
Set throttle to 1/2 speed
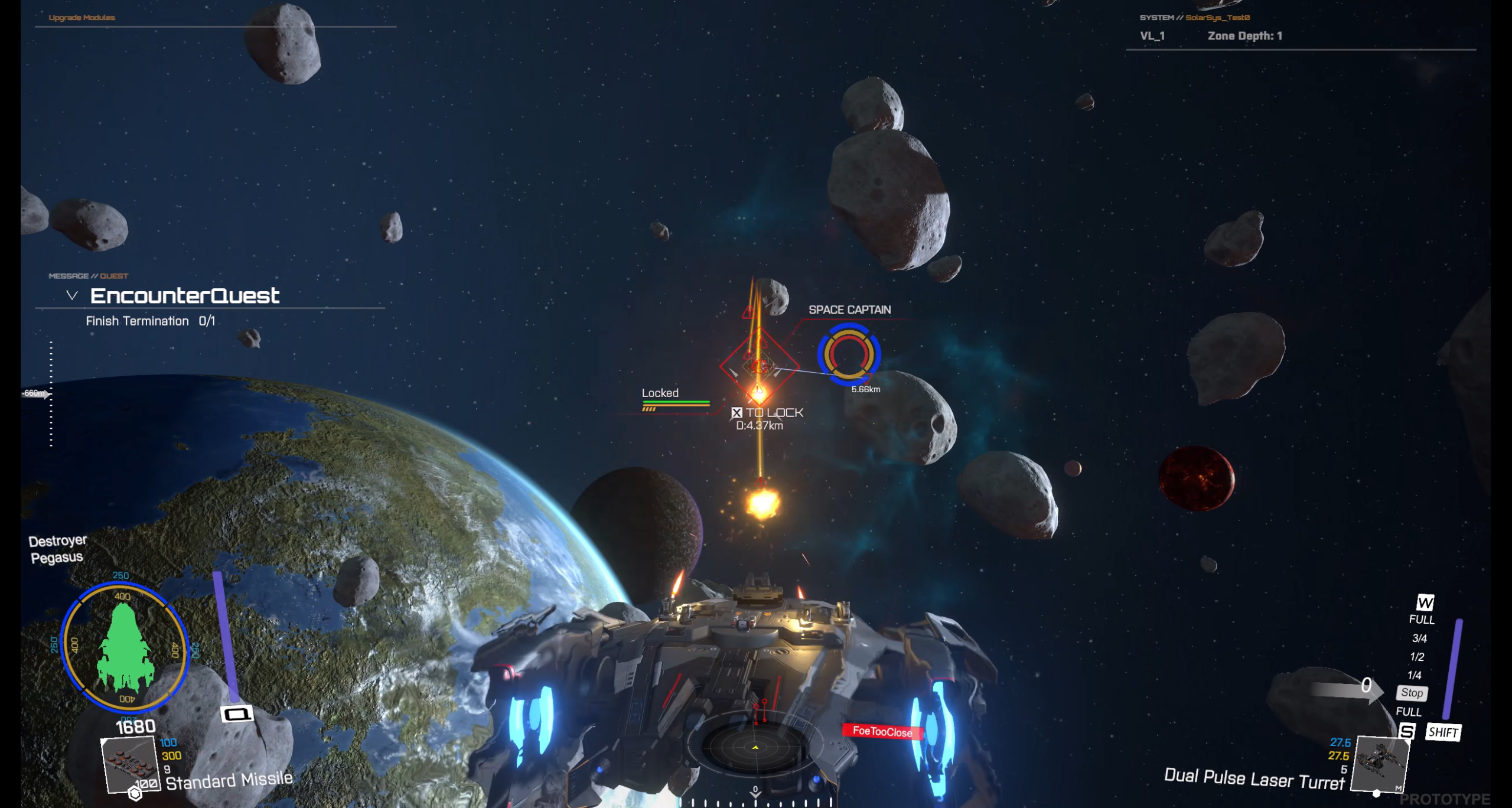[x=1417, y=657]
